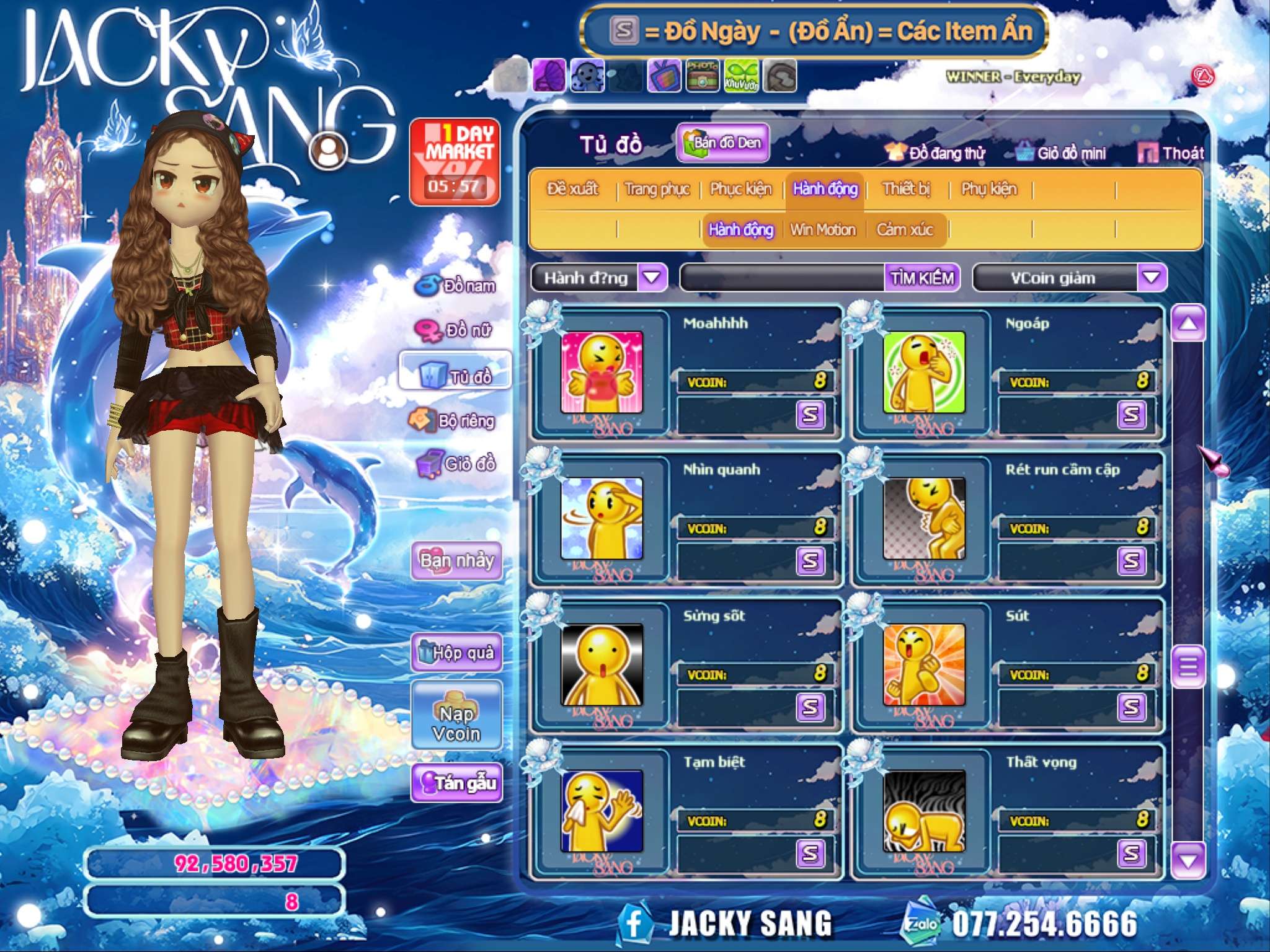Open the Bản đồ Đen button
This screenshot has height=952, width=1270.
(x=723, y=143)
